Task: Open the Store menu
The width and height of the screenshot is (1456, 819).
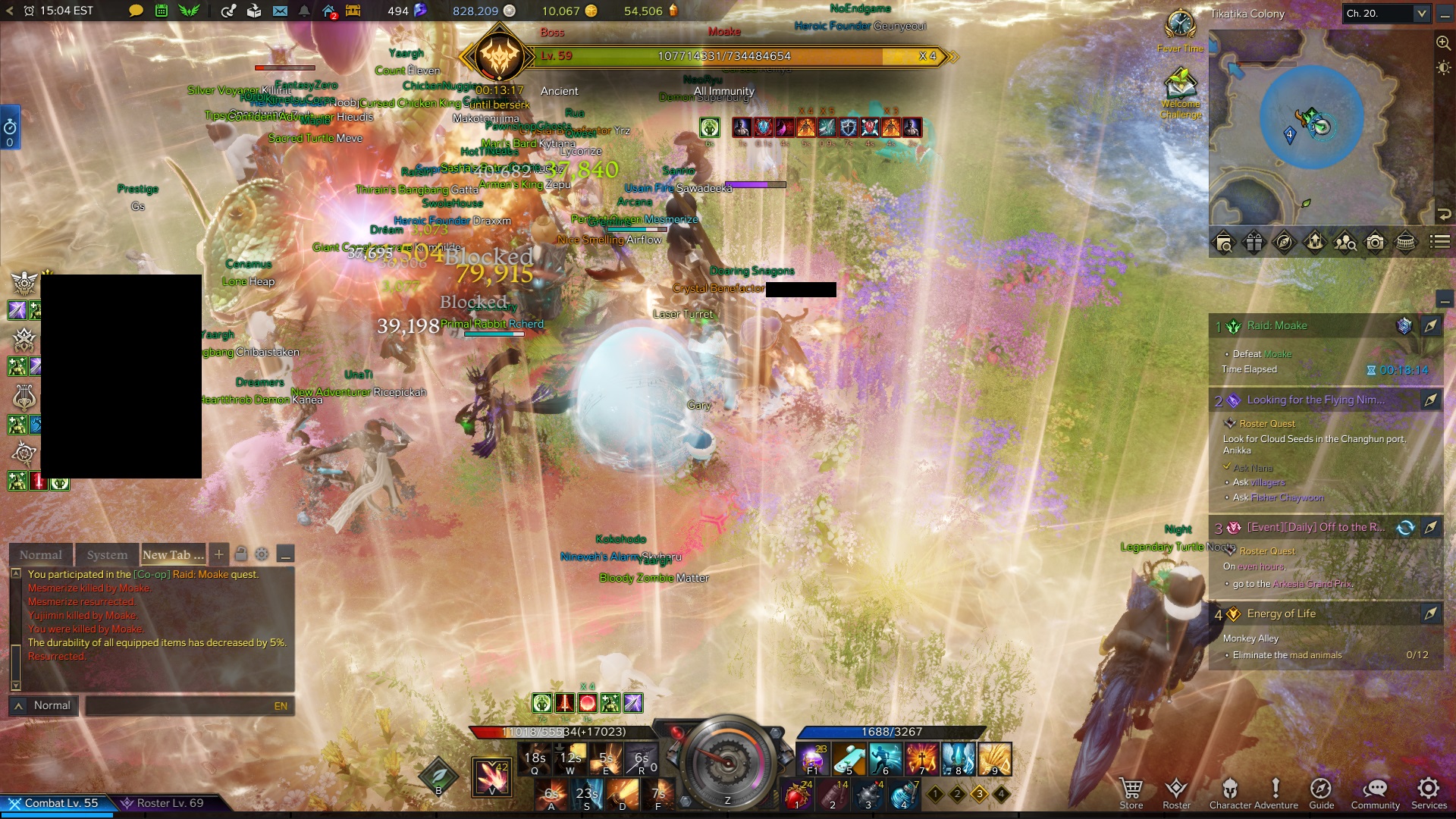Action: click(x=1131, y=793)
